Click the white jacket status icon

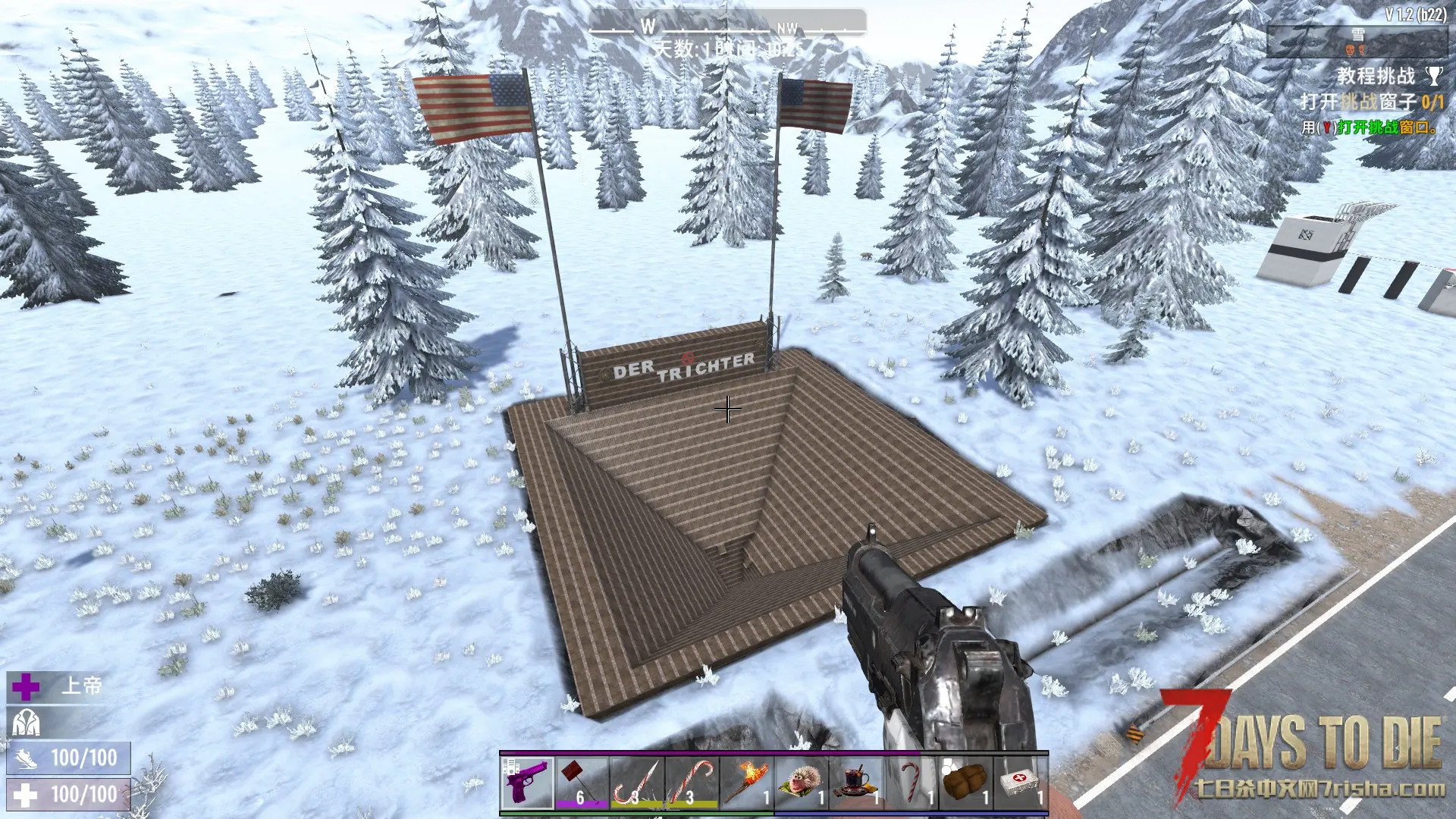point(26,723)
